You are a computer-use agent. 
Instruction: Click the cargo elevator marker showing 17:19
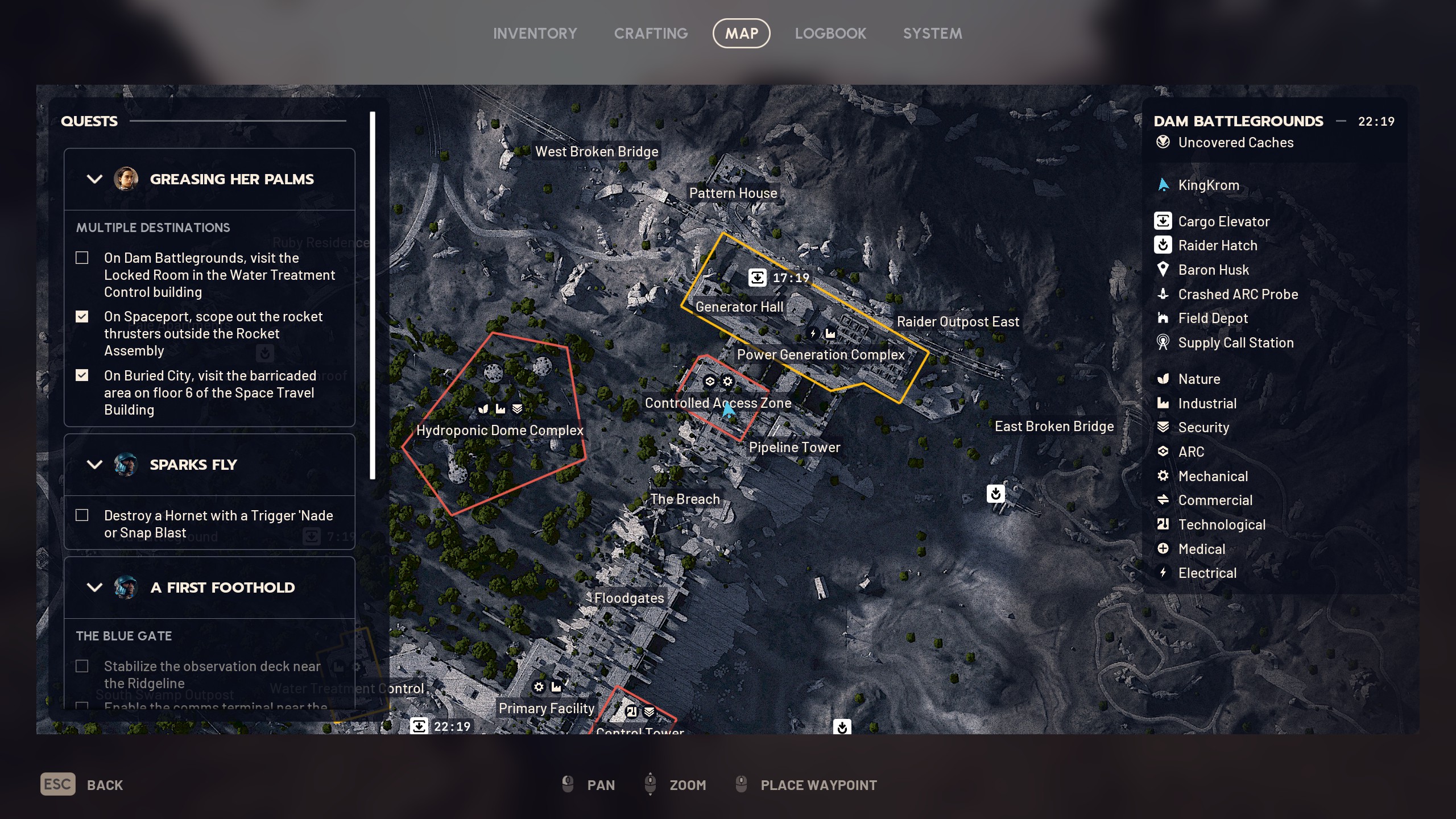(759, 279)
